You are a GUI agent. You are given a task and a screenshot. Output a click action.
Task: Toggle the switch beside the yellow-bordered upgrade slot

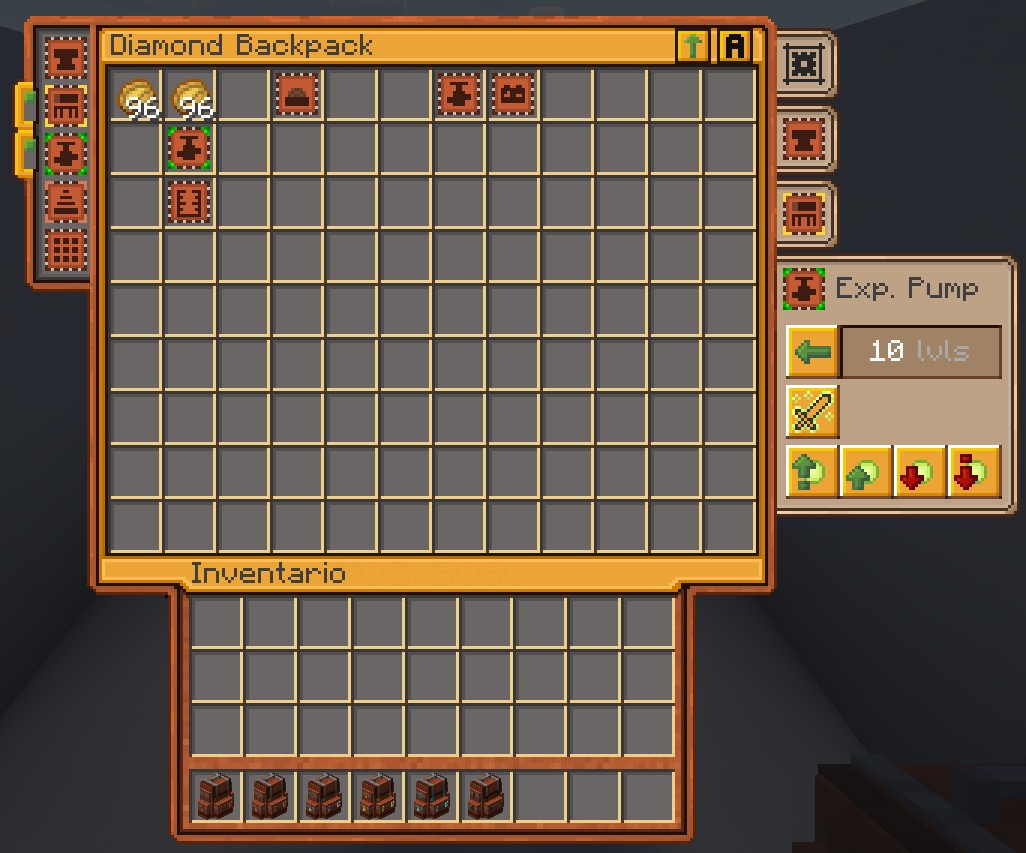coord(27,104)
